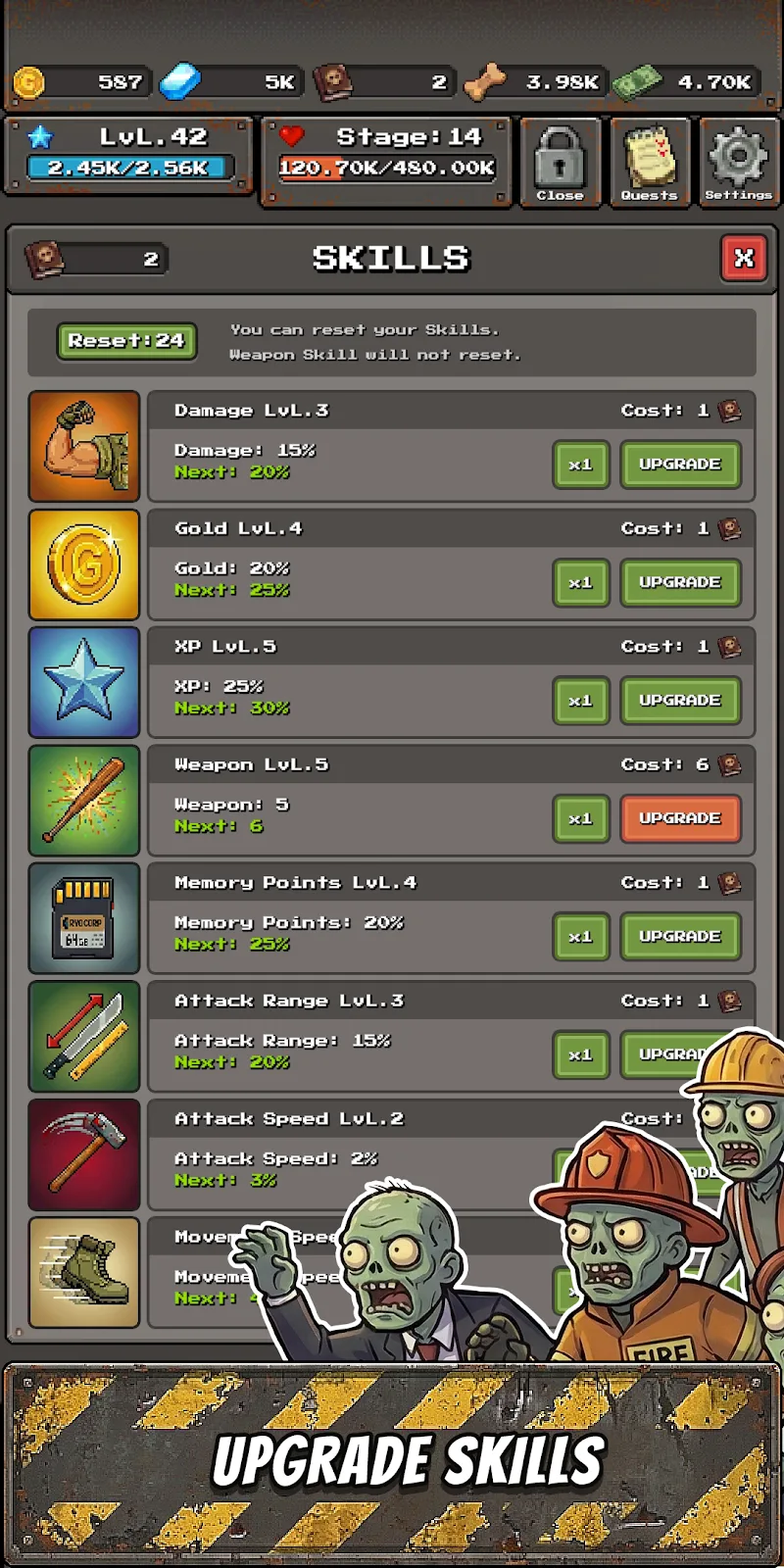The height and width of the screenshot is (1568, 784).
Task: Open the Quests notepad
Action: (649, 162)
